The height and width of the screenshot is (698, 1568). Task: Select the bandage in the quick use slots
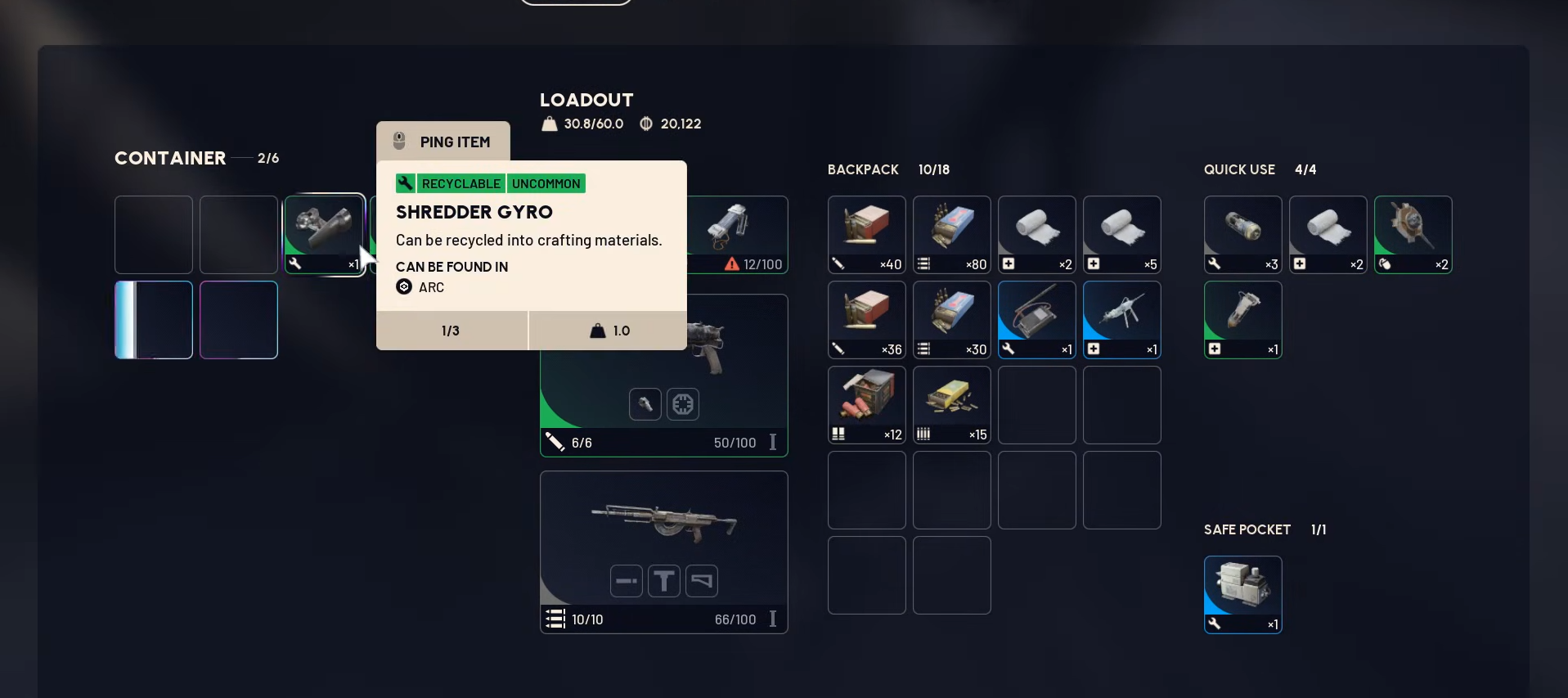click(x=1328, y=234)
